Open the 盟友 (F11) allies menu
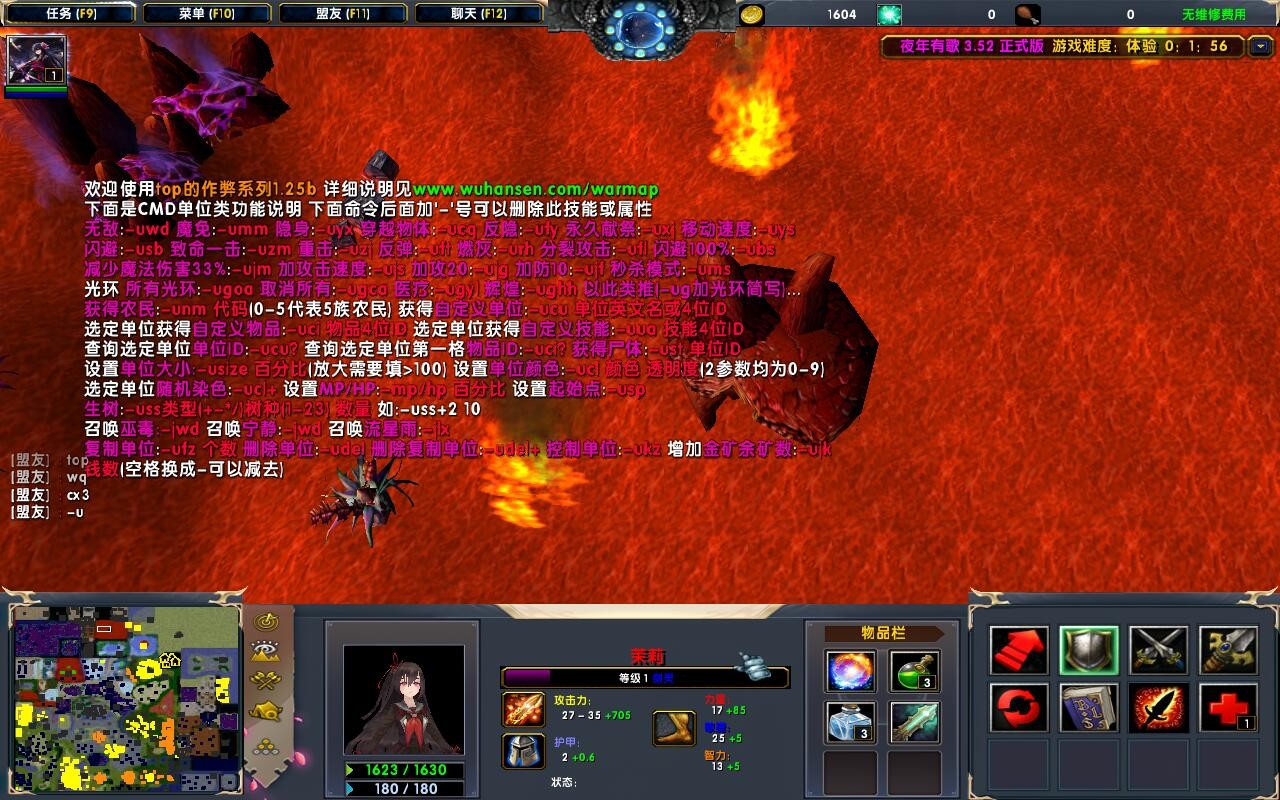This screenshot has width=1280, height=800. click(x=343, y=14)
